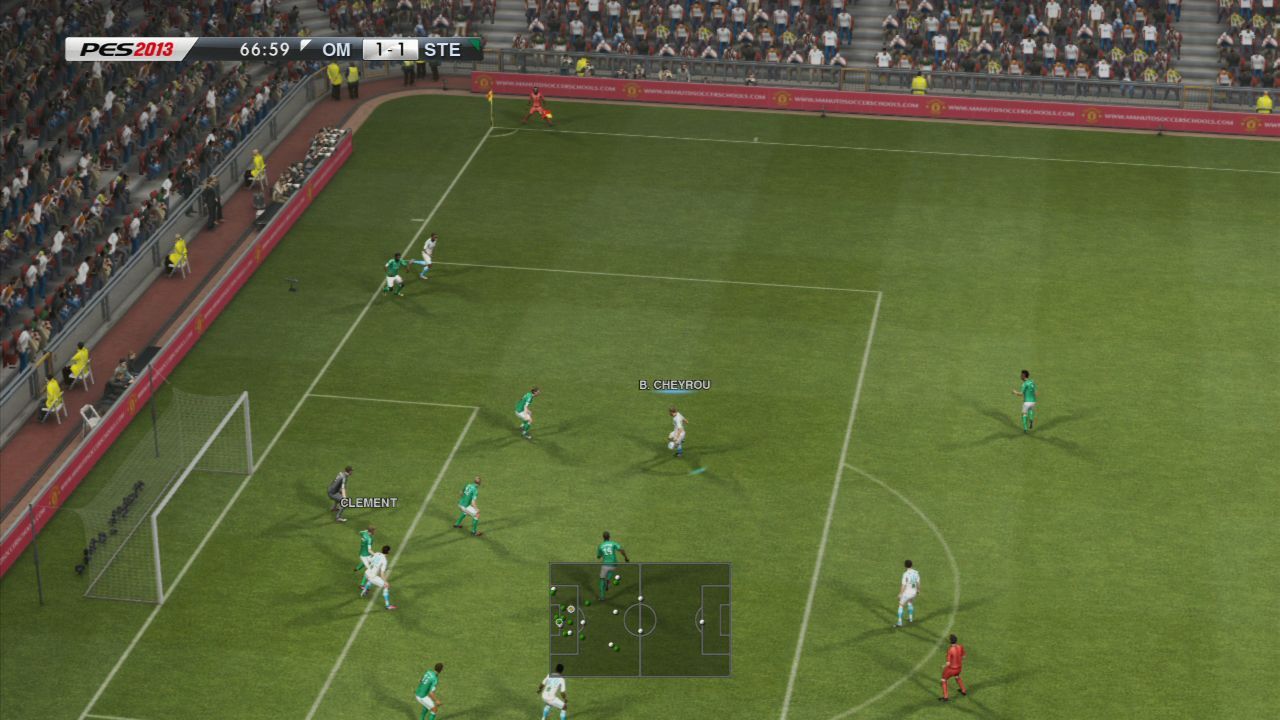Click the pitch radar minimap
The height and width of the screenshot is (720, 1280).
(x=640, y=620)
